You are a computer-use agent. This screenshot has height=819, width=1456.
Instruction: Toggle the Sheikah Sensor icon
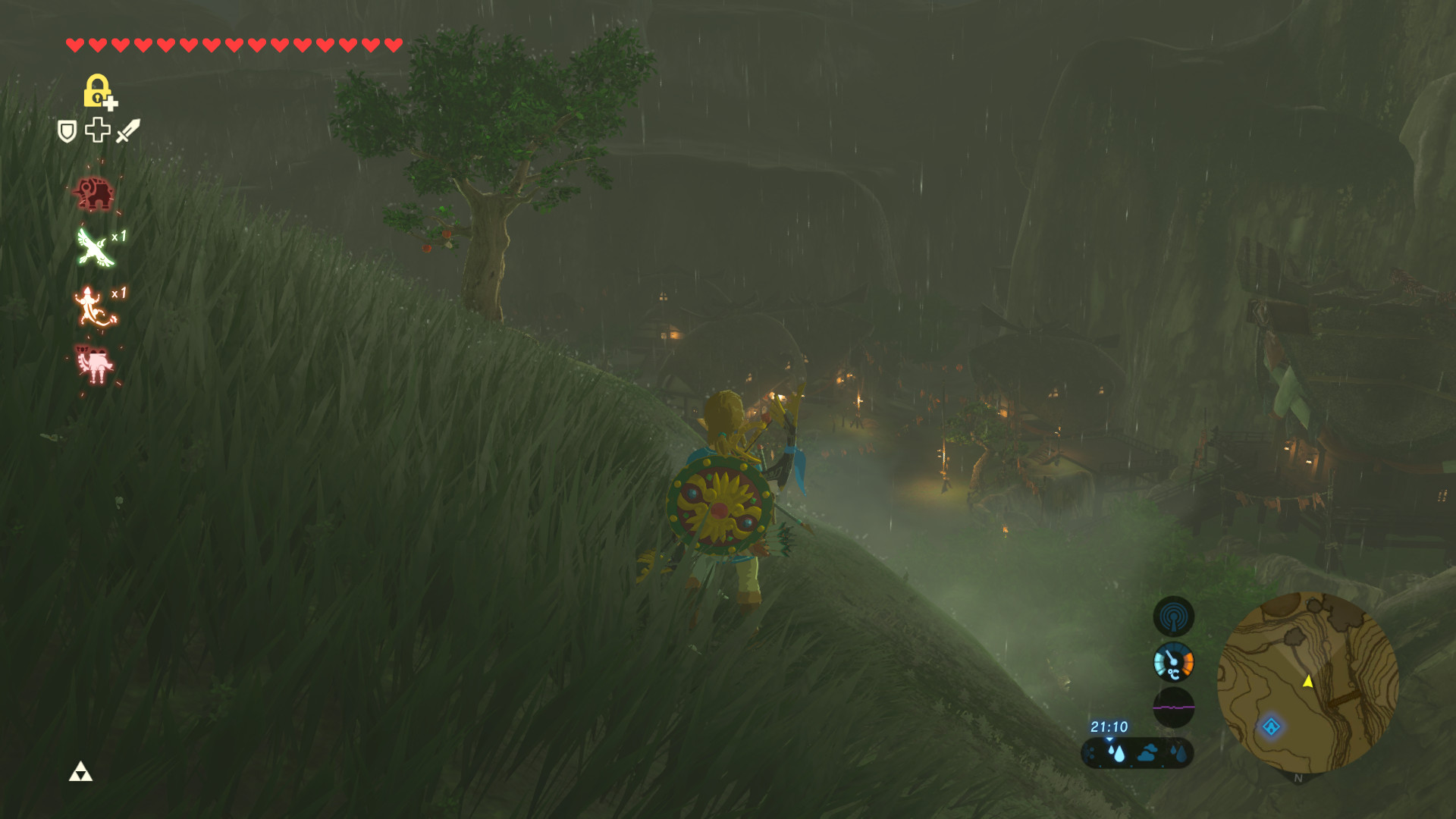click(1174, 617)
